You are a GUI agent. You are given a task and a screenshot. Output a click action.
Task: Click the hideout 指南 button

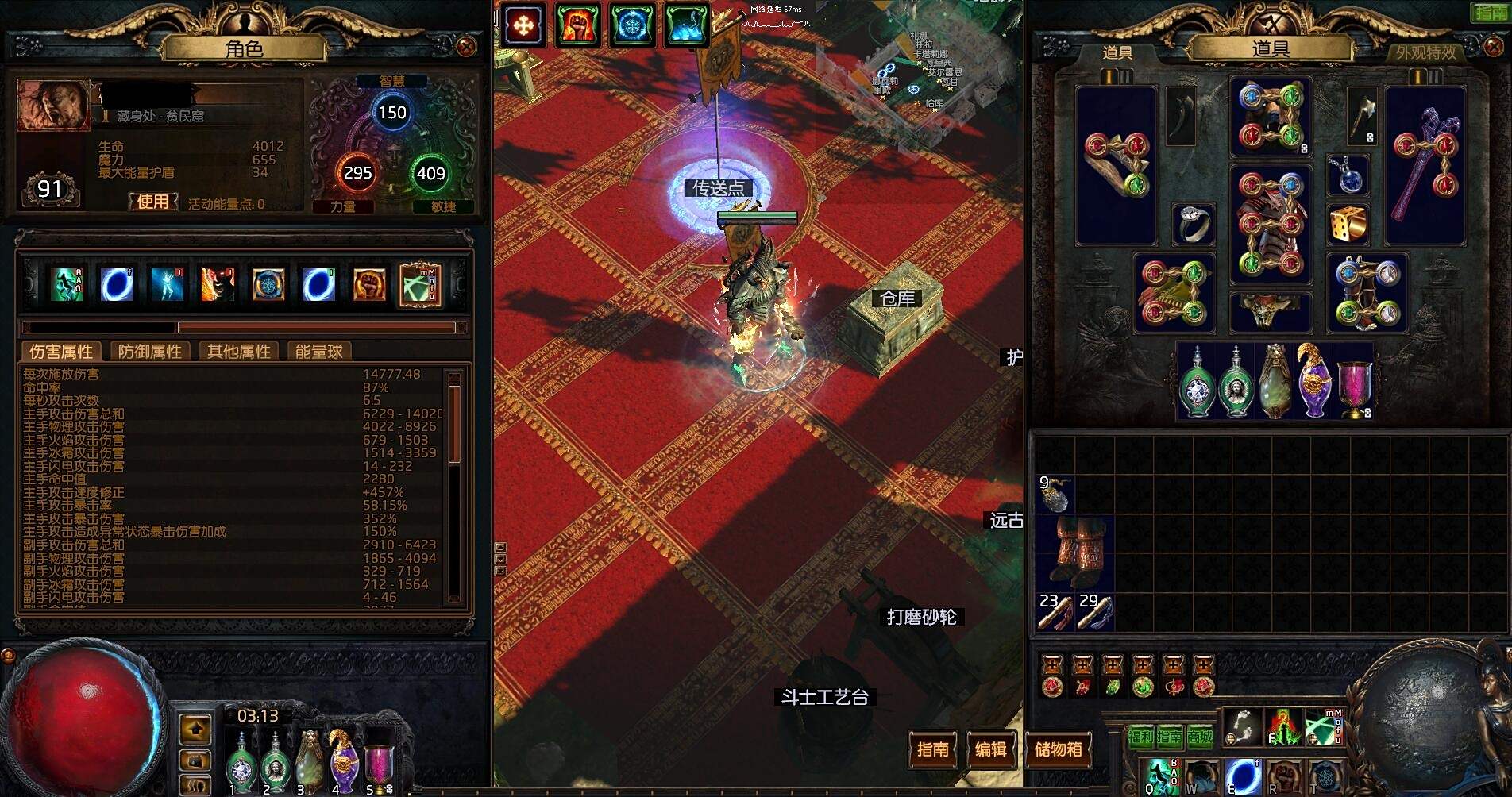(x=932, y=749)
